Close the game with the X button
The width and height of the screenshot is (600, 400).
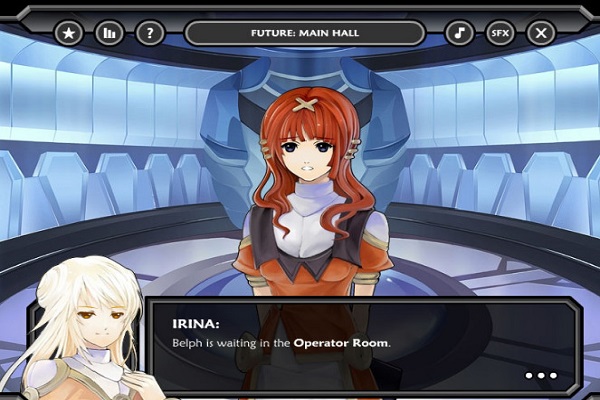pos(541,33)
